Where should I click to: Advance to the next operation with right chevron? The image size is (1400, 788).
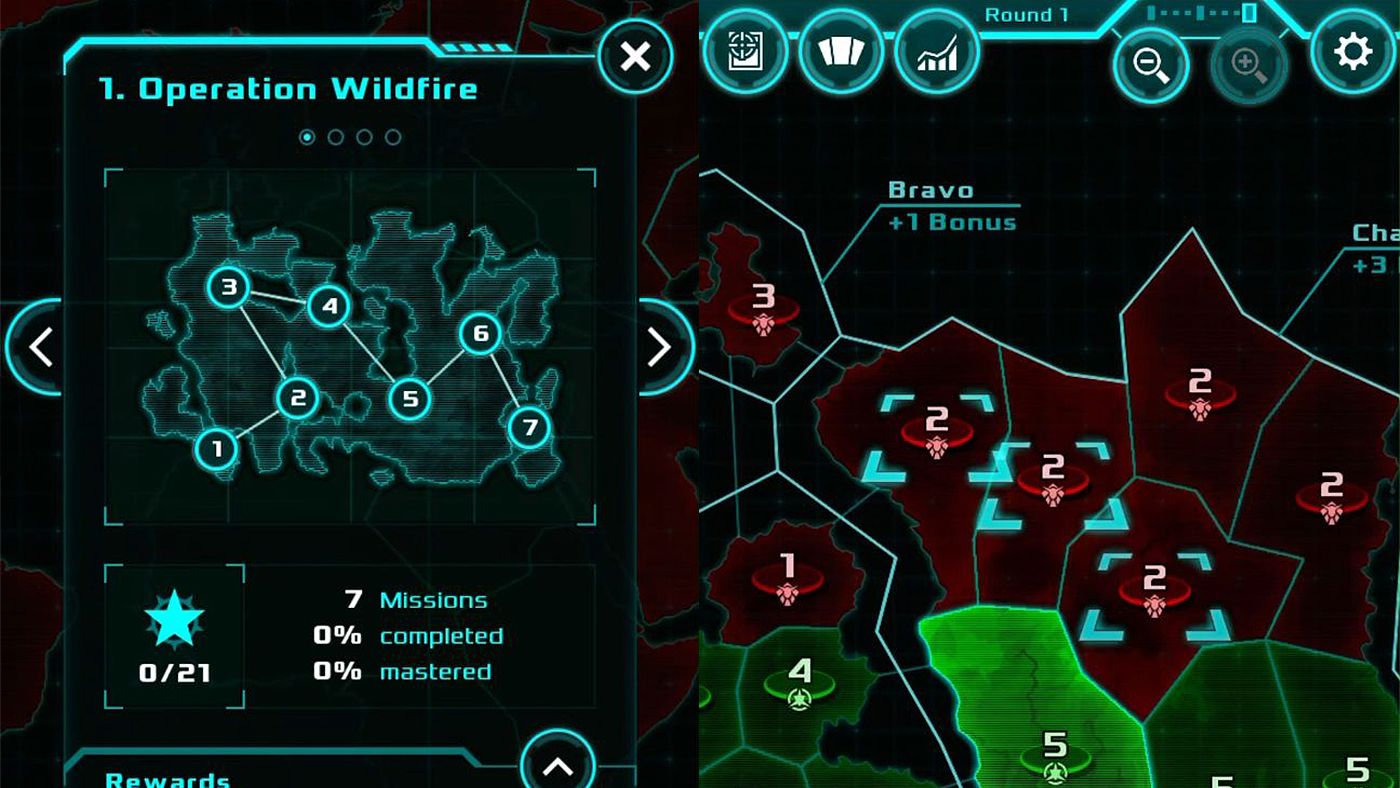click(x=660, y=347)
